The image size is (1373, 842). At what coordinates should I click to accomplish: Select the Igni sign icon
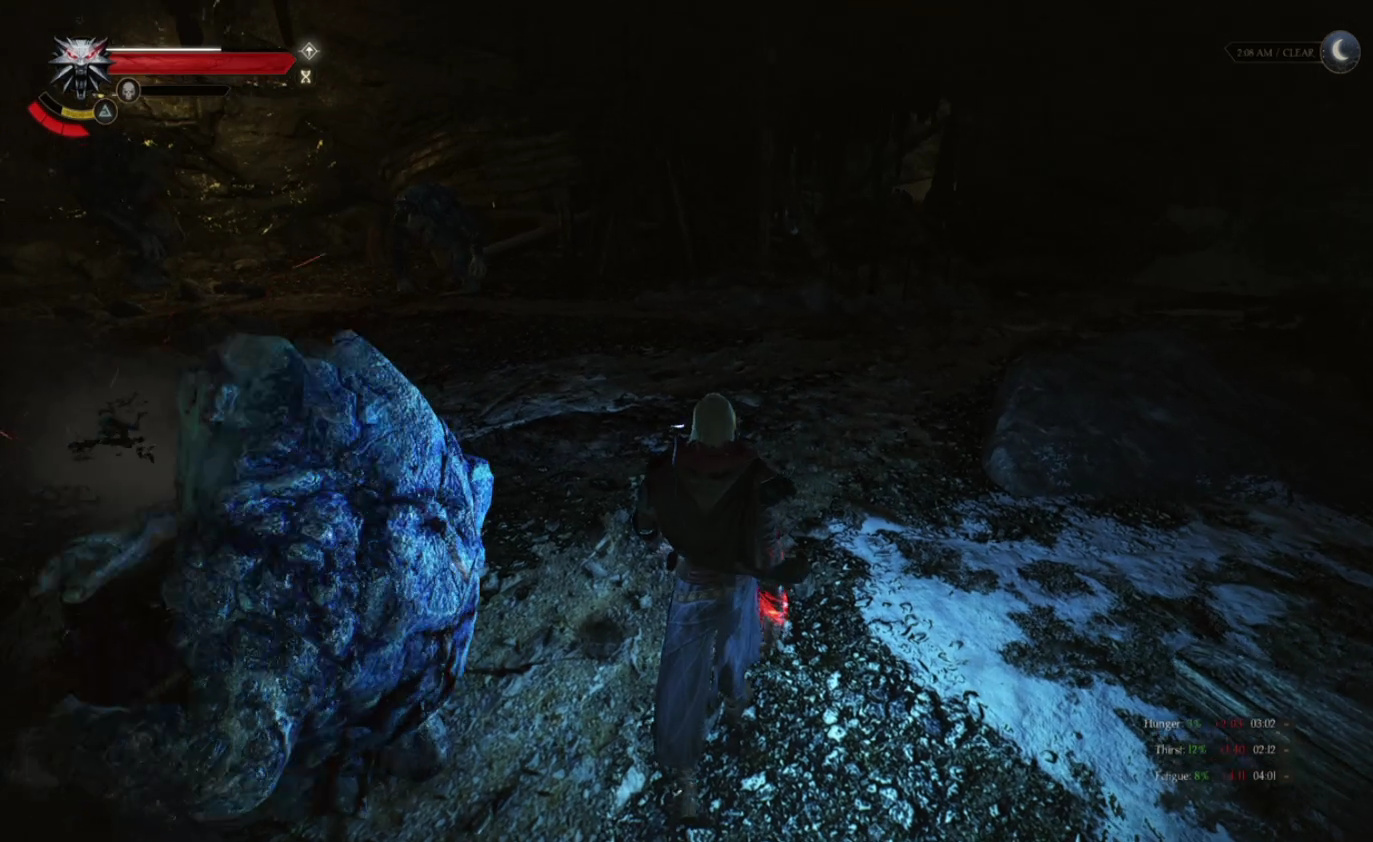[105, 111]
